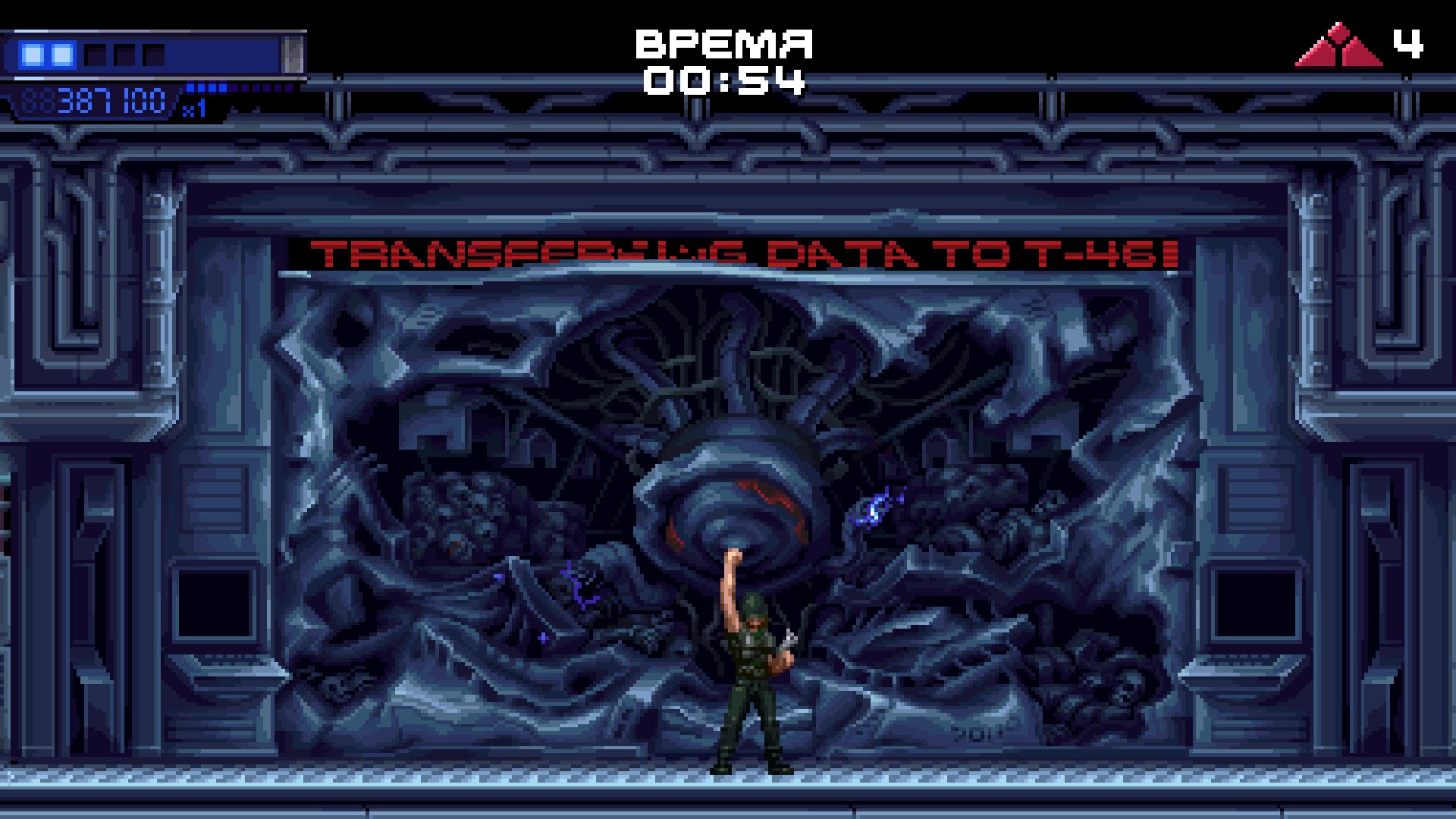The width and height of the screenshot is (1456, 819).
Task: Select the ВРЕМЯ timer header
Action: (x=726, y=45)
